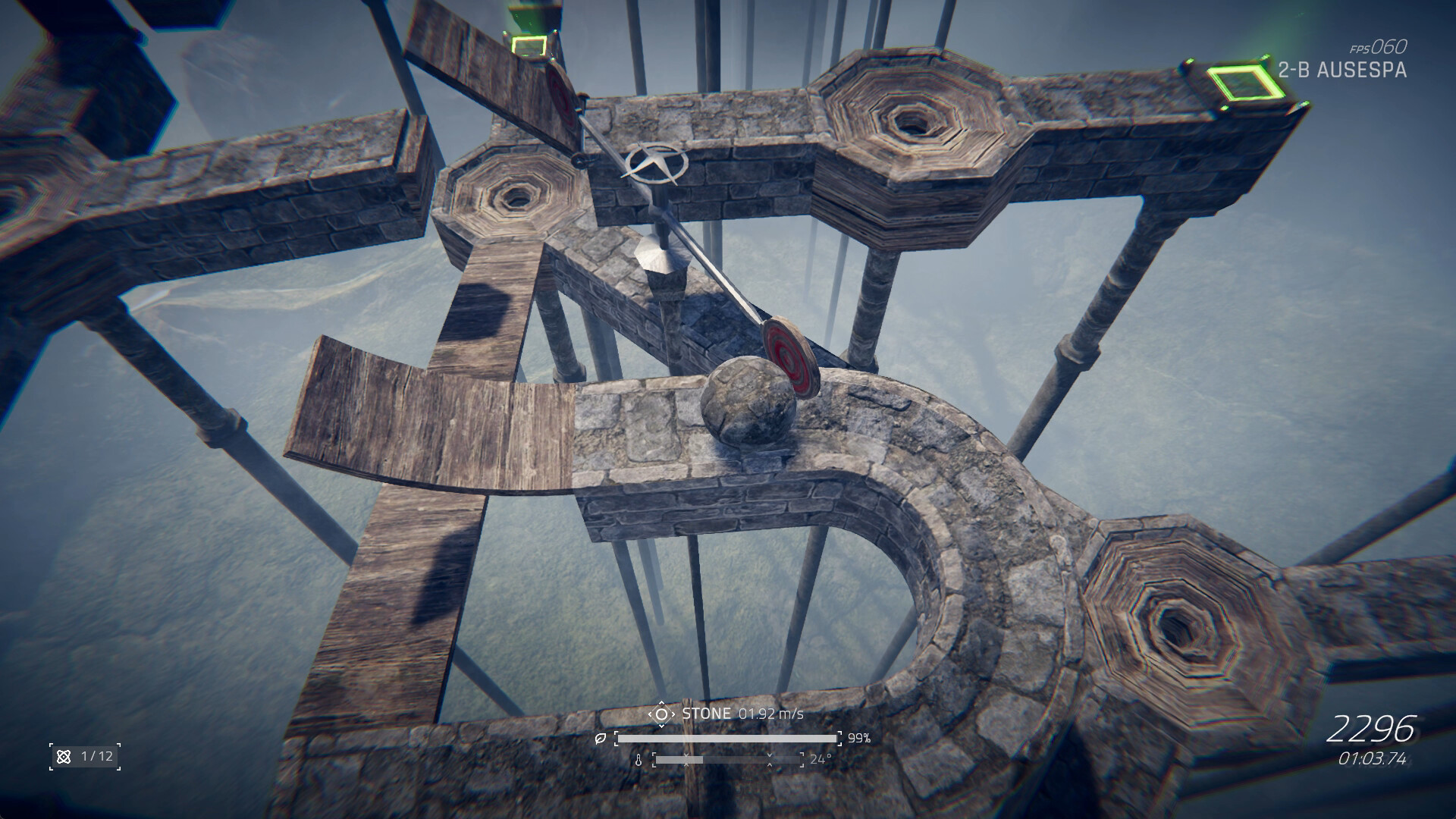Viewport: 1456px width, 819px height.
Task: Select the thermometer icon on the HUD
Action: pos(639,761)
